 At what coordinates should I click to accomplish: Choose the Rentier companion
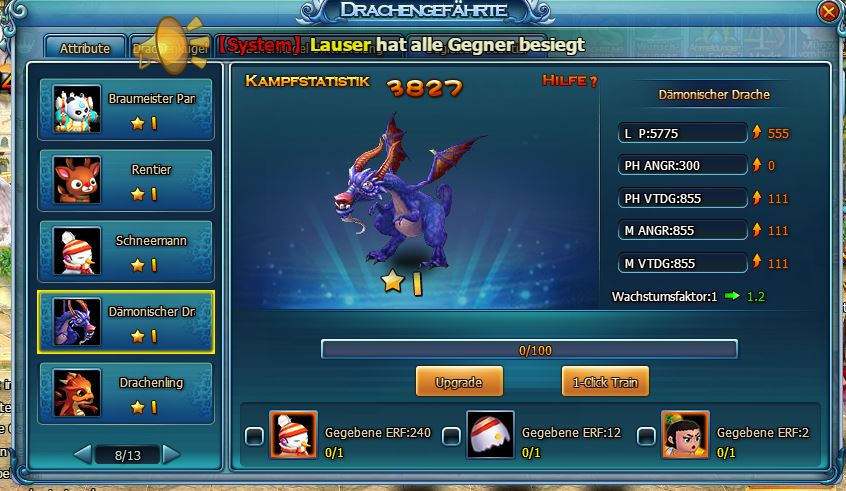[125, 180]
